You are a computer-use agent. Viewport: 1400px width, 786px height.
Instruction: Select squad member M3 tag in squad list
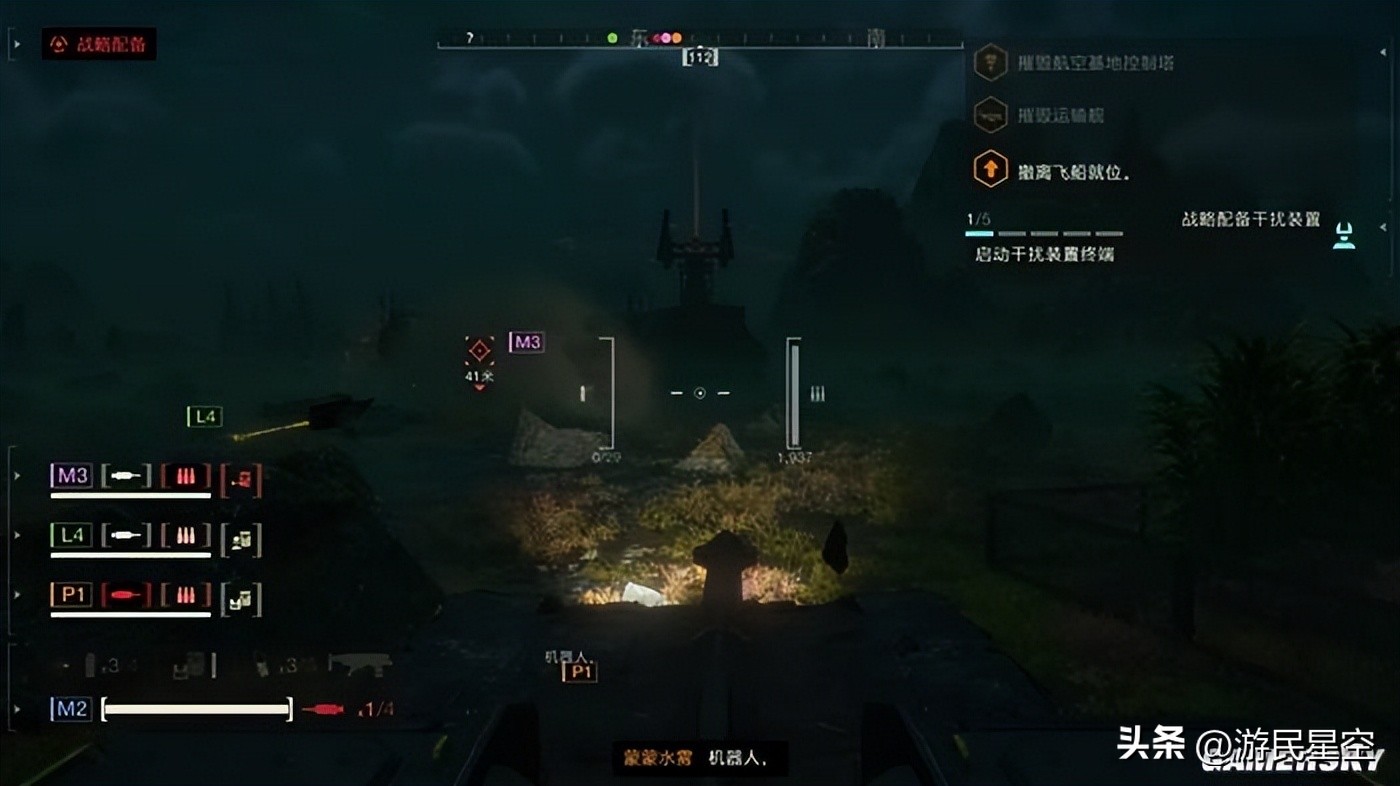[71, 476]
